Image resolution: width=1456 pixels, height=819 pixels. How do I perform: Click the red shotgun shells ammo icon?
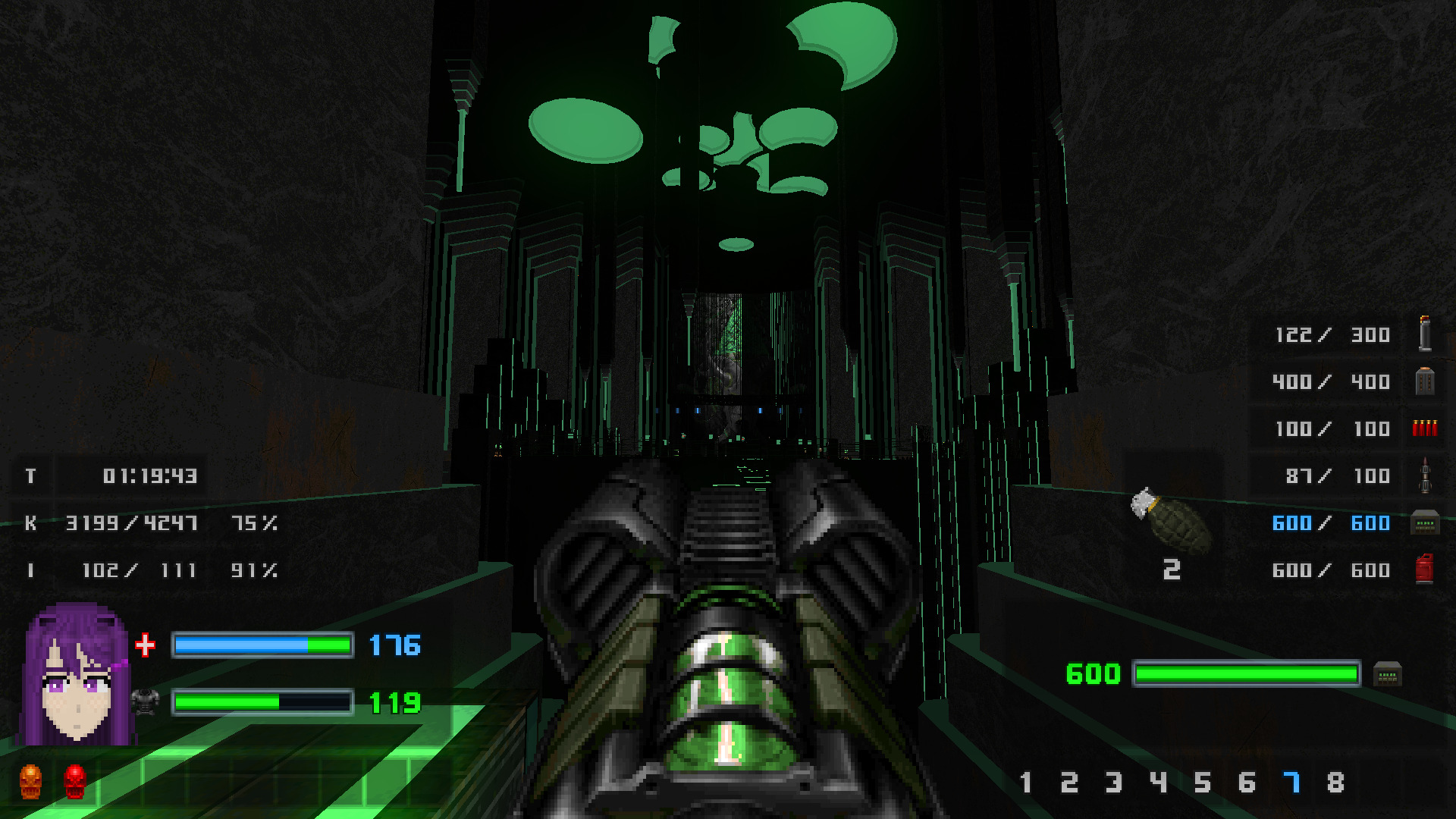click(1424, 428)
